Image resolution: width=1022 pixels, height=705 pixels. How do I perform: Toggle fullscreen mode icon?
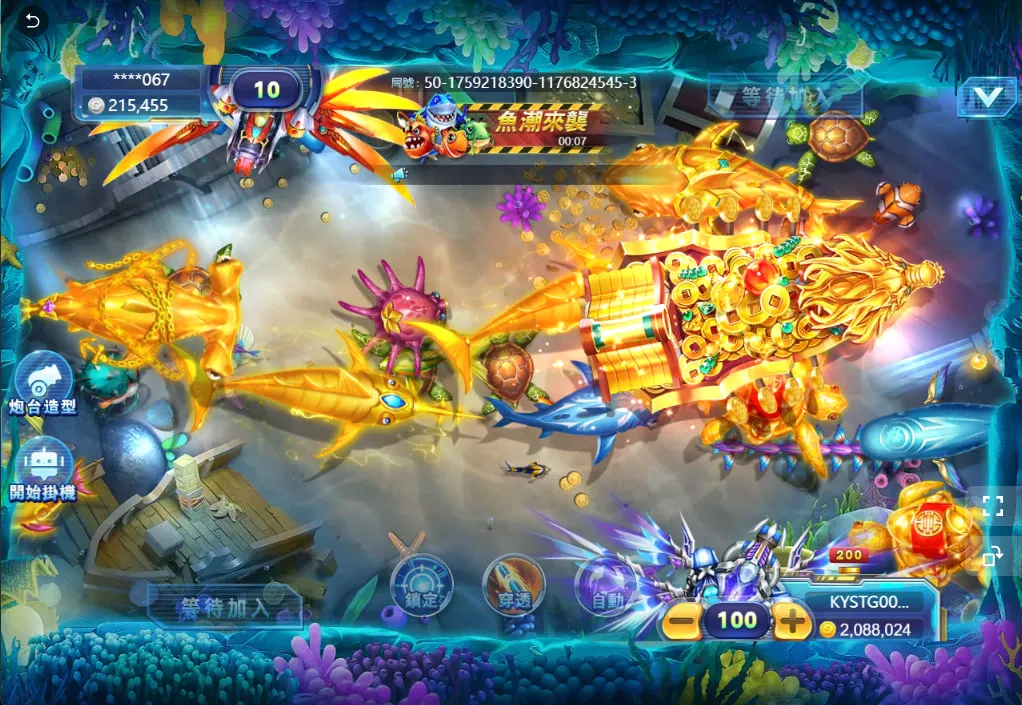992,505
